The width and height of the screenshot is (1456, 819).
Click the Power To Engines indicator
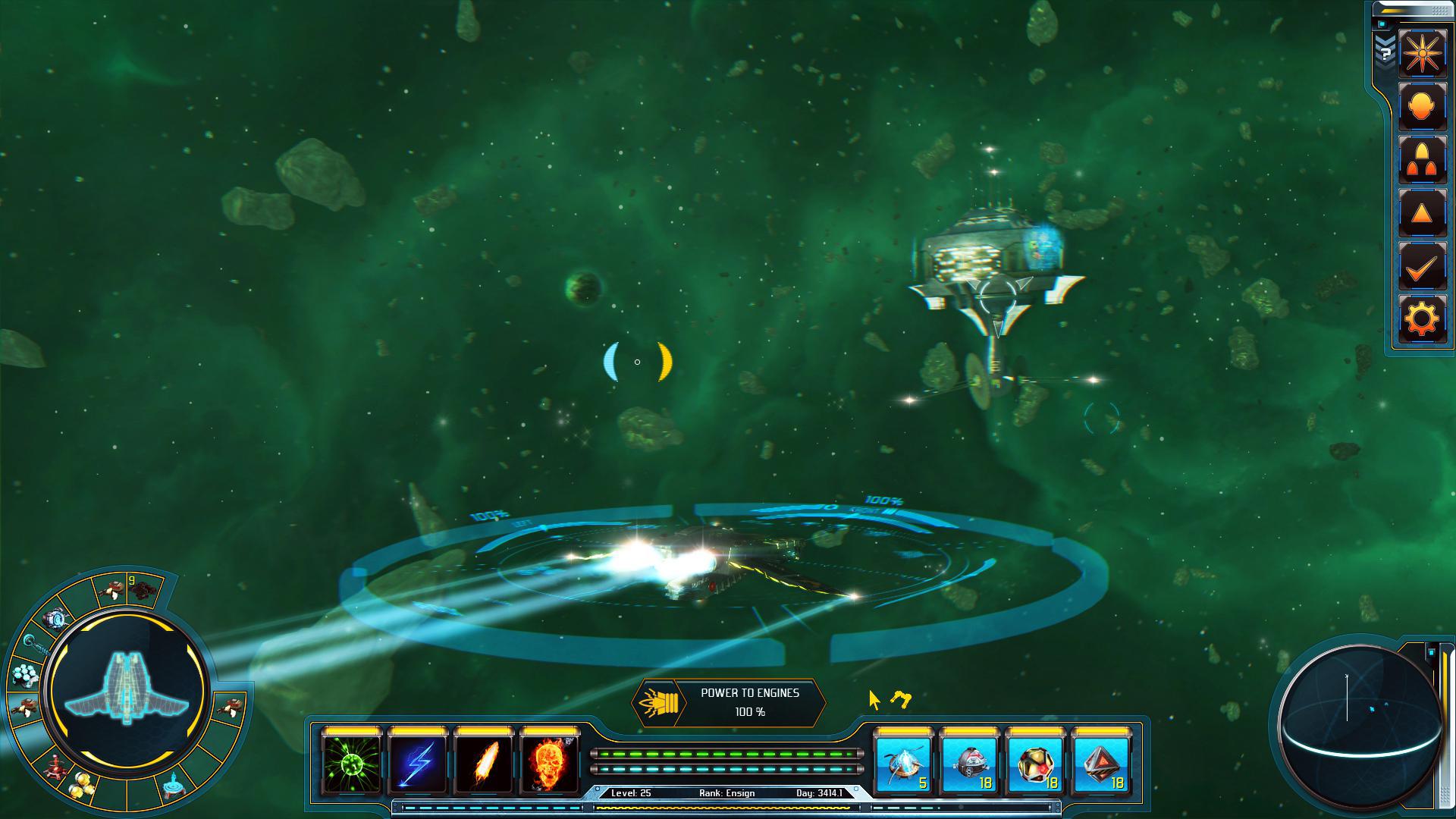[730, 703]
